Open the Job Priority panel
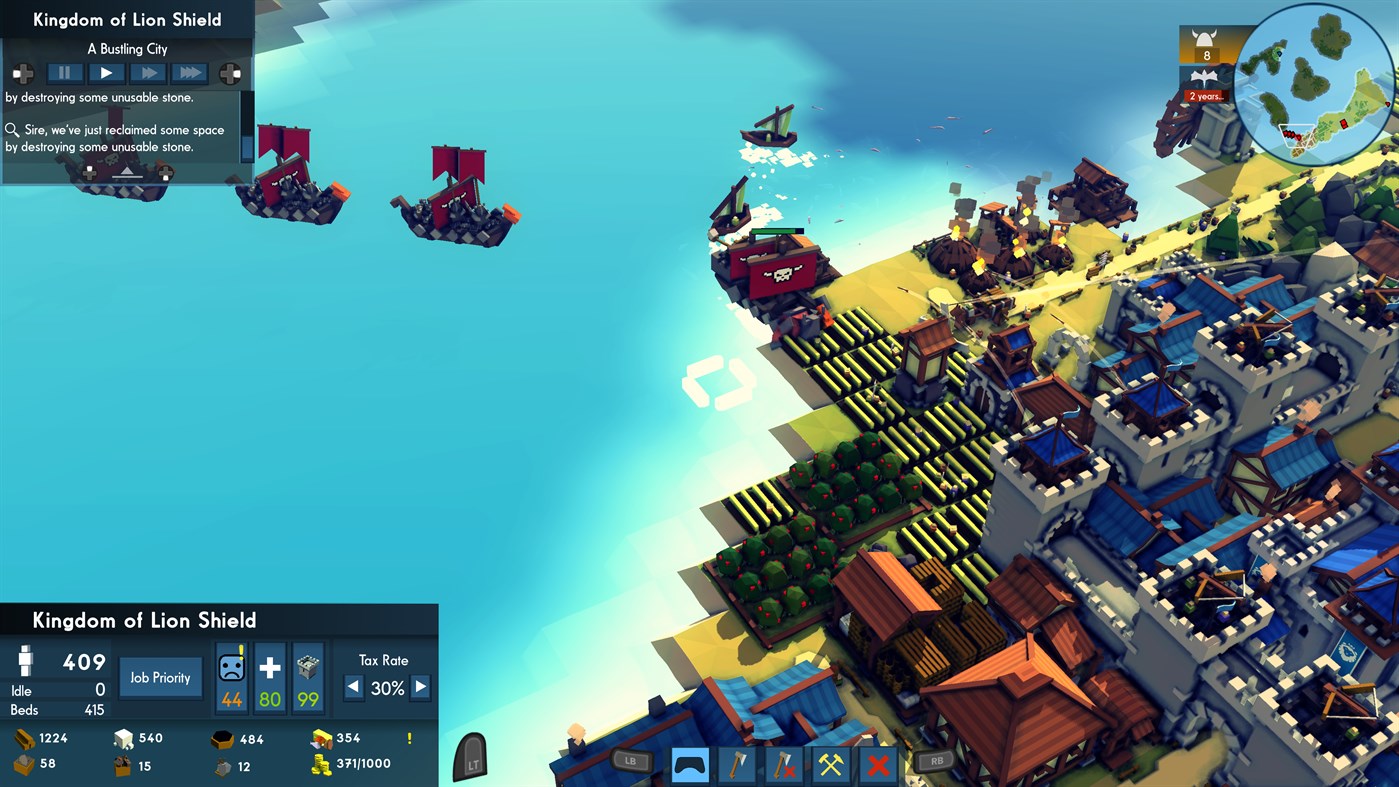This screenshot has height=787, width=1399. [x=160, y=677]
